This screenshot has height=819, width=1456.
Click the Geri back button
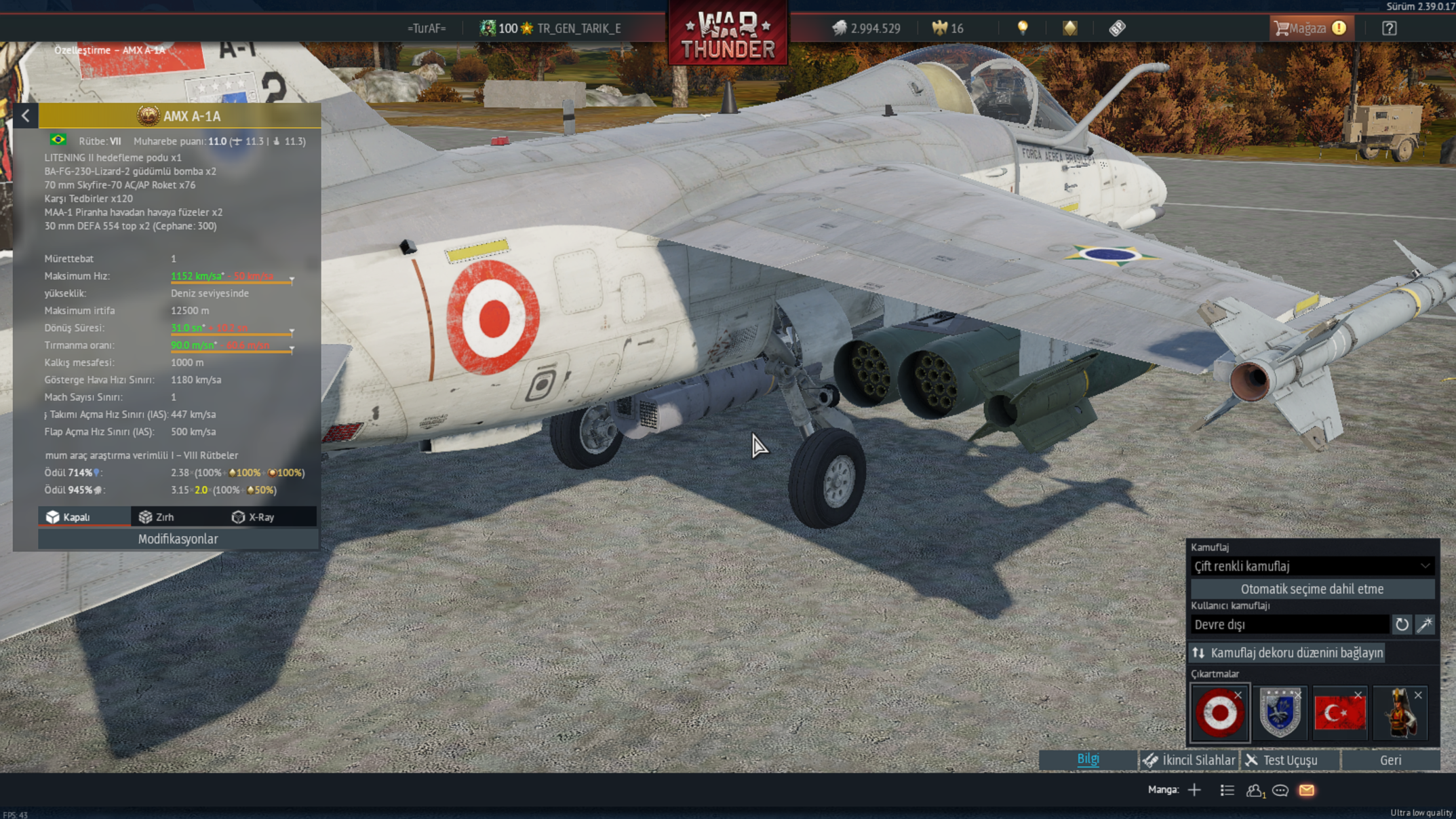click(x=1390, y=760)
